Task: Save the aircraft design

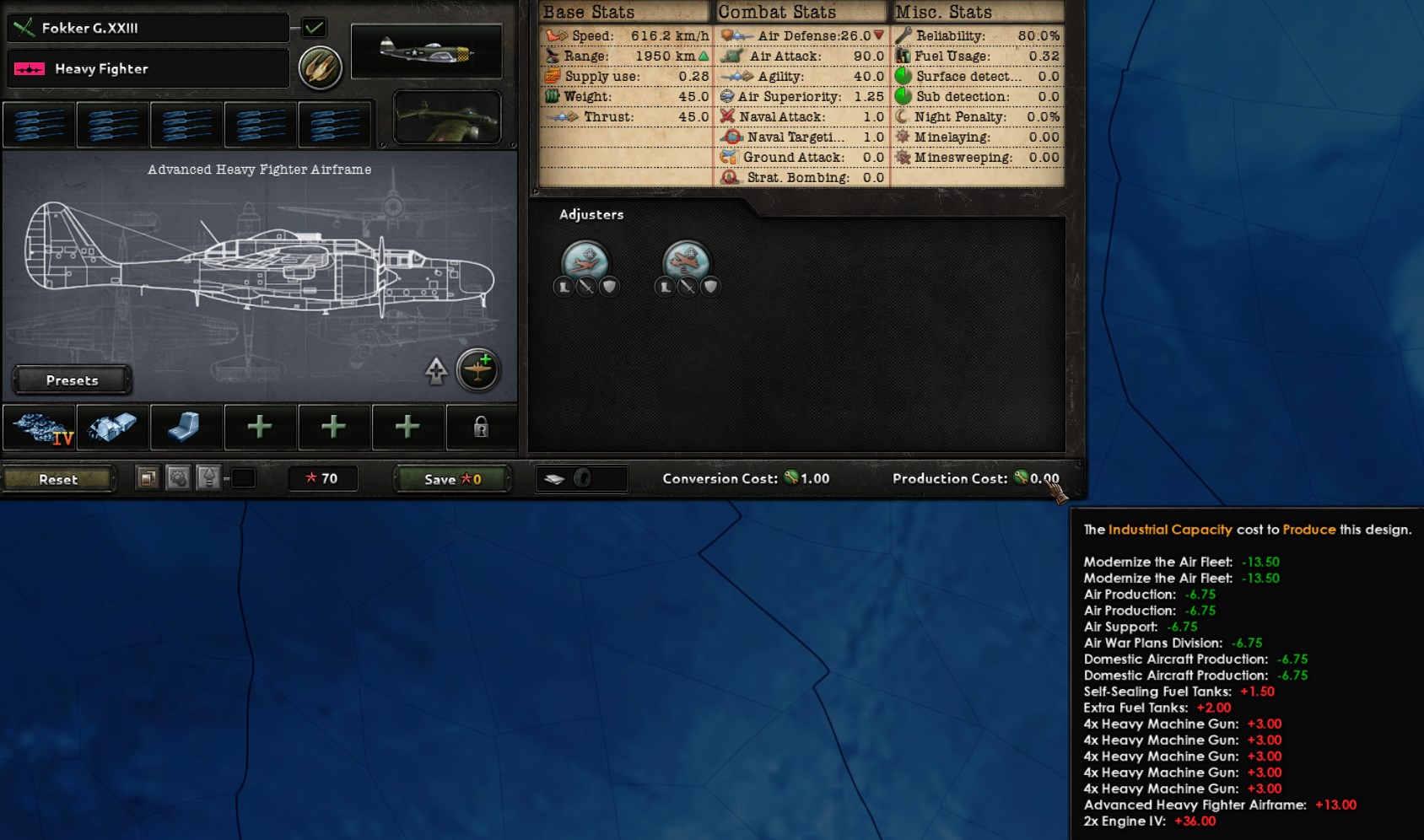Action: (x=450, y=478)
